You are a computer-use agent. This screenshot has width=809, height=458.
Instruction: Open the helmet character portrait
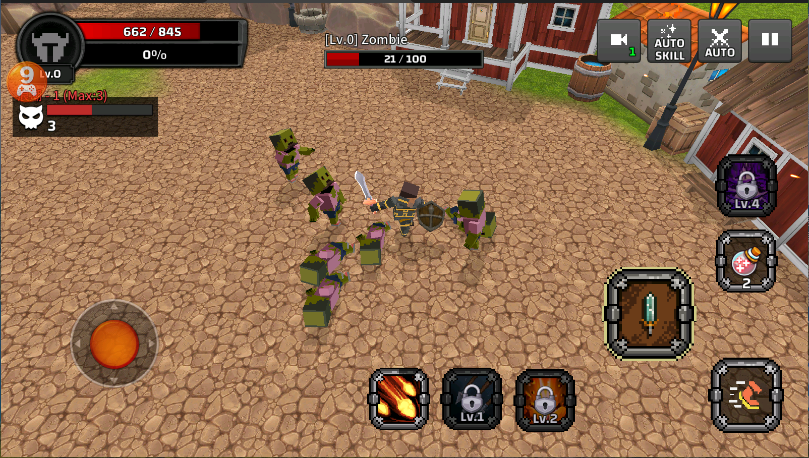coord(50,45)
